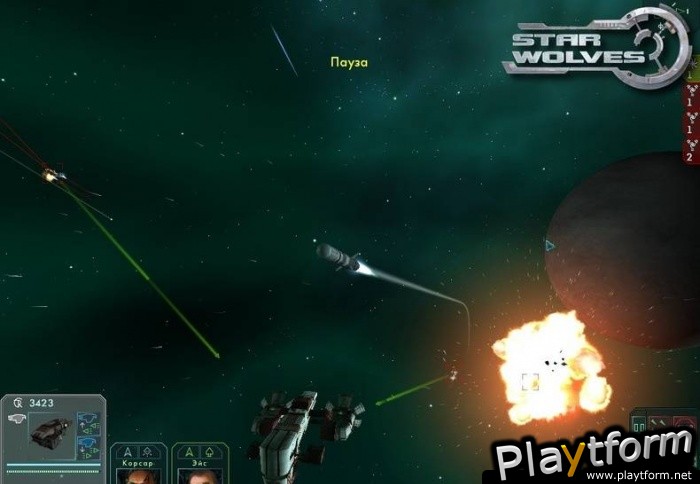Toggle the pause button in the bottom-right panel
The width and height of the screenshot is (700, 484).
click(x=639, y=424)
